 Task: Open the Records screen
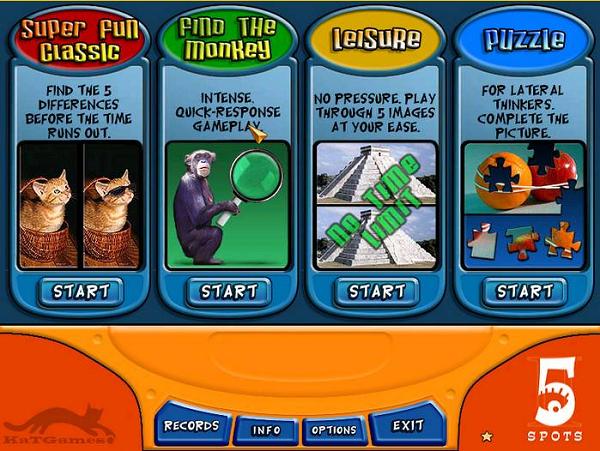pyautogui.click(x=191, y=426)
